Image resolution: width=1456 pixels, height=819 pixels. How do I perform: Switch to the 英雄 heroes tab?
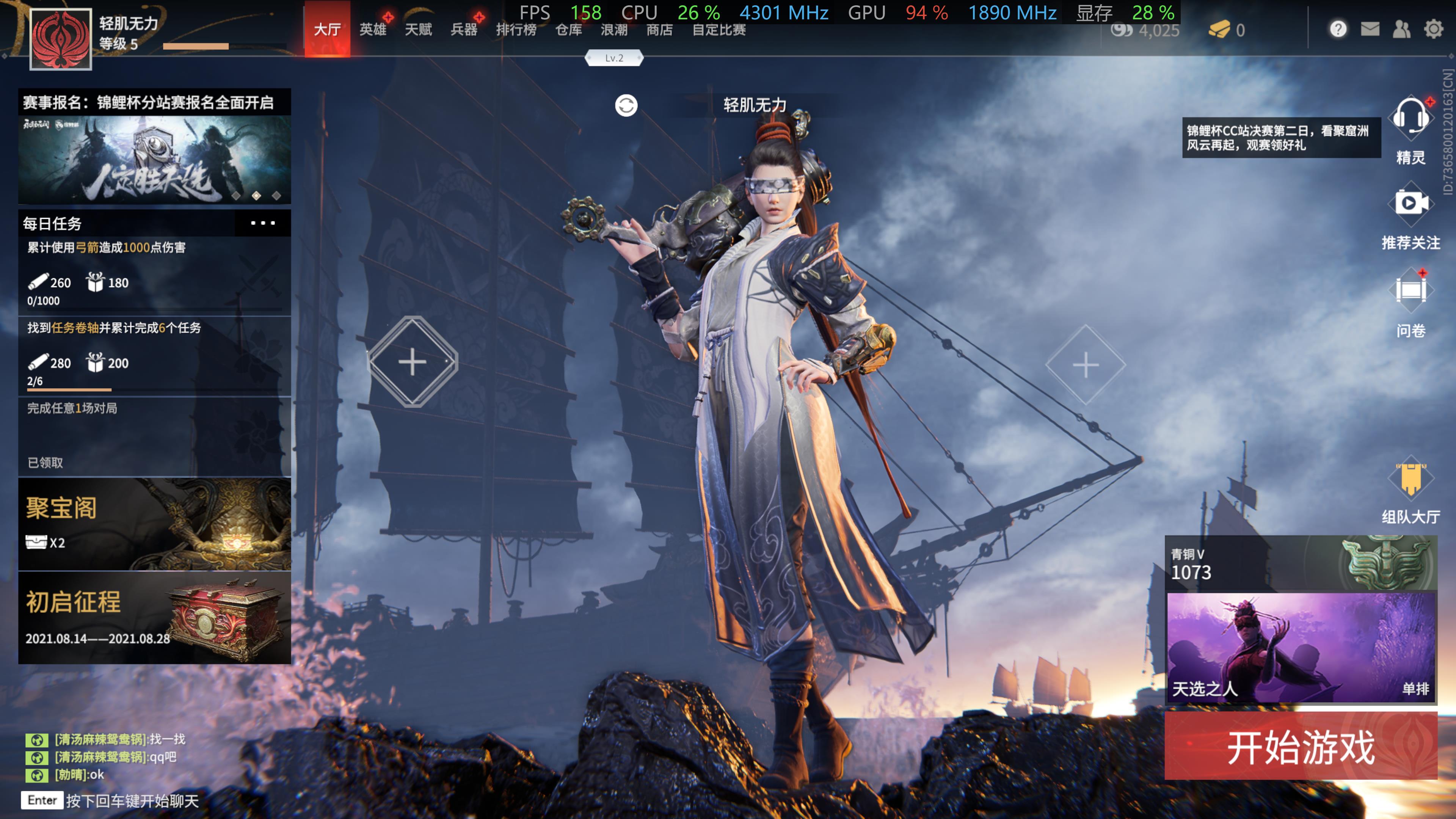[x=373, y=30]
